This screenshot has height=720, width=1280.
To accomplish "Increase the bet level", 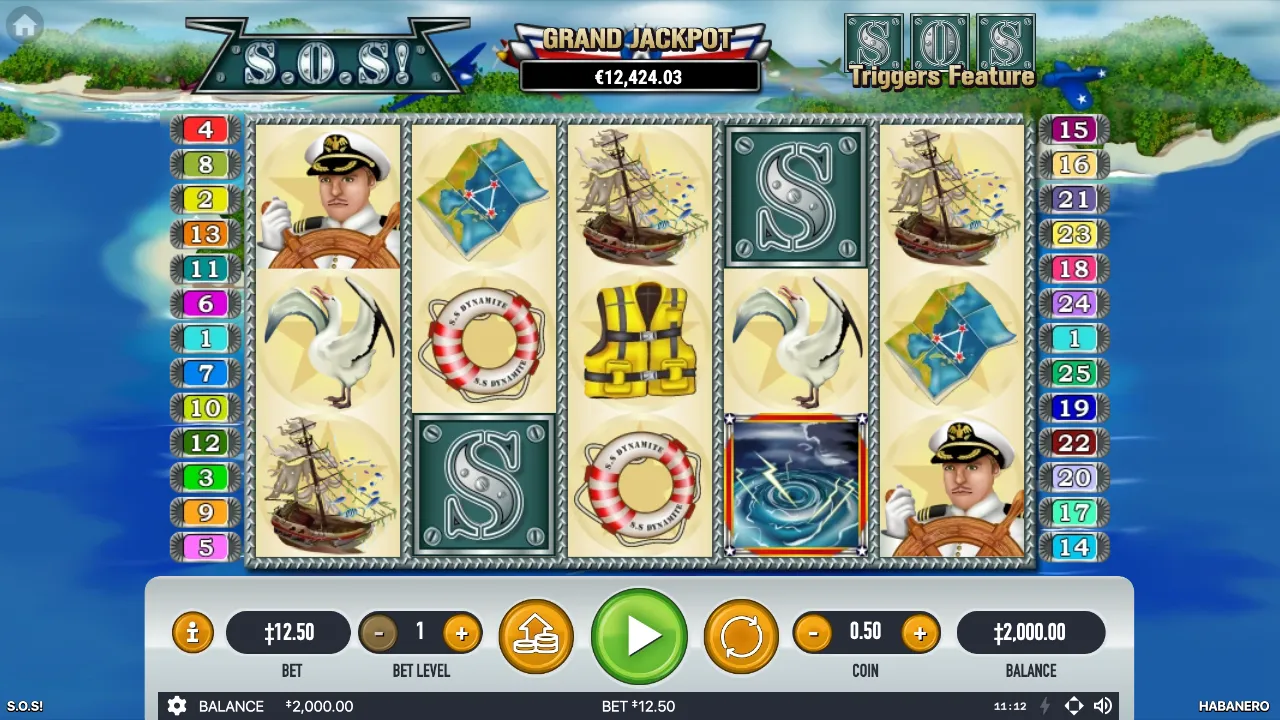I will pyautogui.click(x=461, y=633).
